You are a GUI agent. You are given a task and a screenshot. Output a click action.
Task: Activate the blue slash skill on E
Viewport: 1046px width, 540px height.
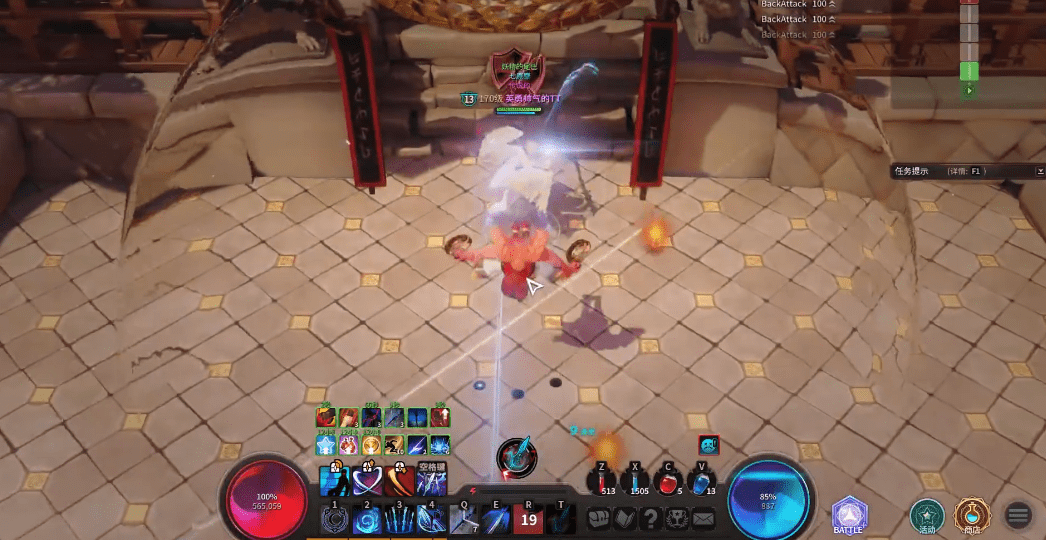(496, 519)
